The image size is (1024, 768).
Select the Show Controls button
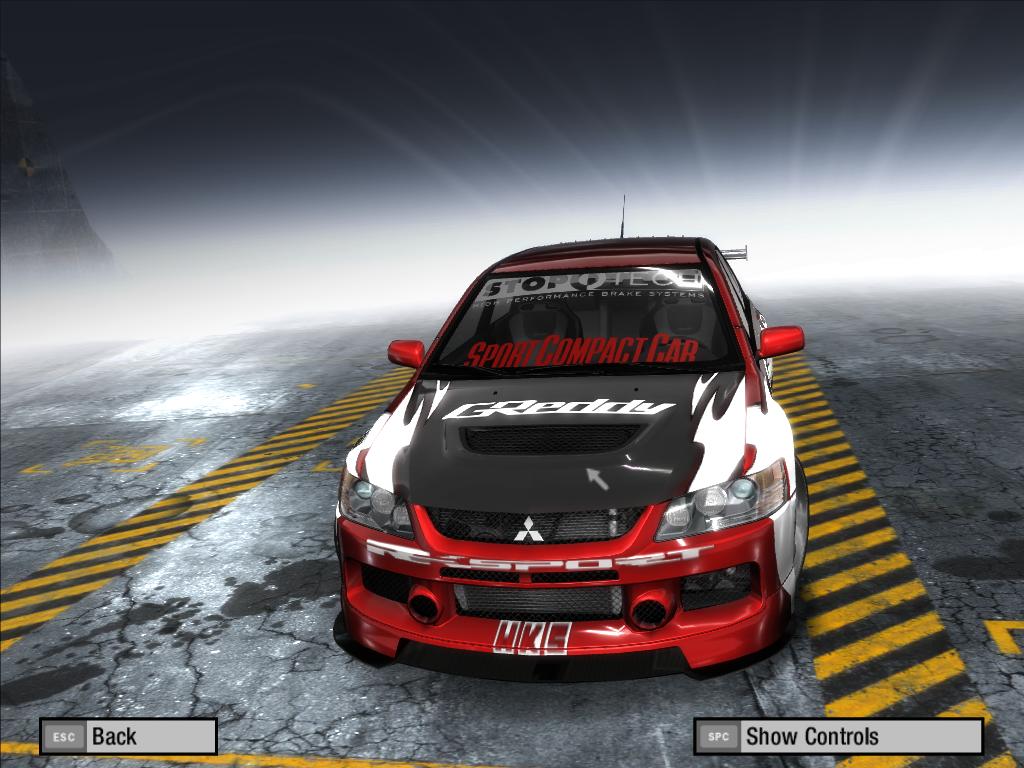[x=838, y=737]
